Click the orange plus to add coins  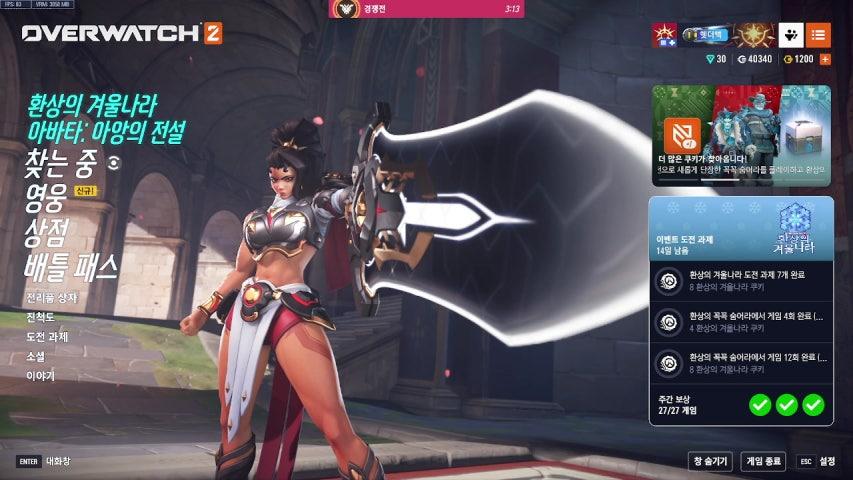coord(826,59)
